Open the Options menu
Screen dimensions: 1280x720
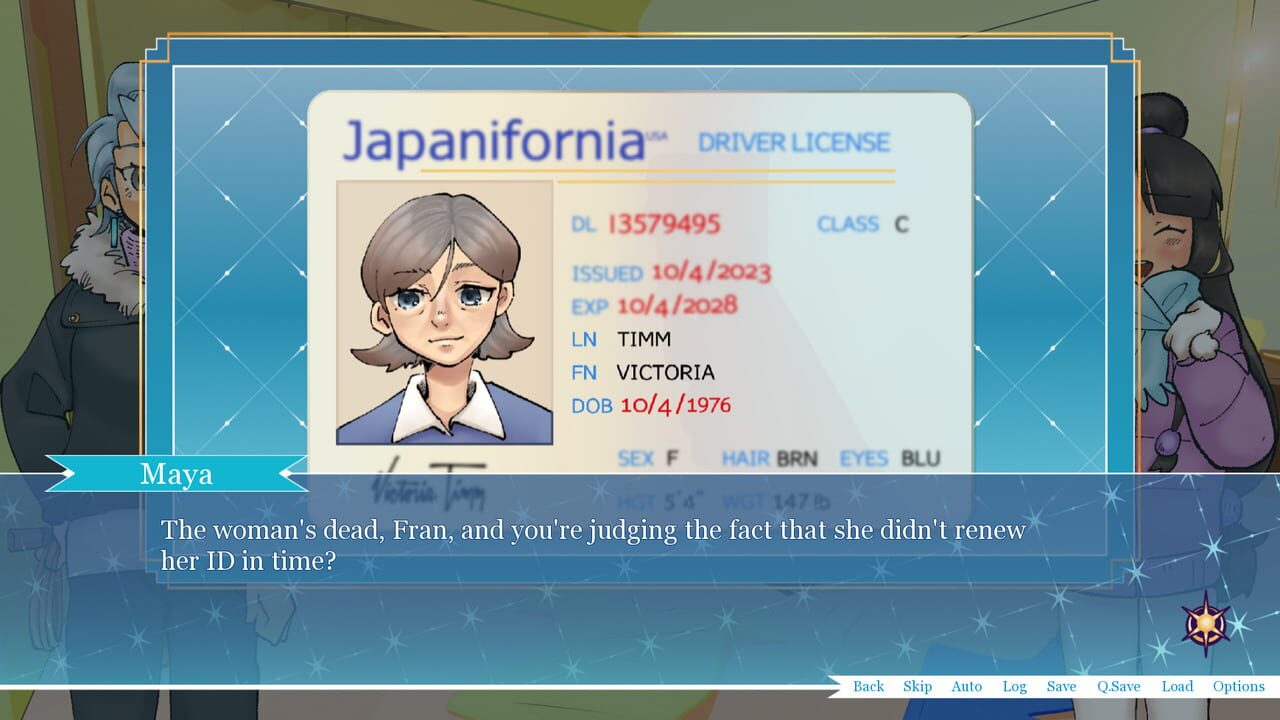(x=1239, y=686)
